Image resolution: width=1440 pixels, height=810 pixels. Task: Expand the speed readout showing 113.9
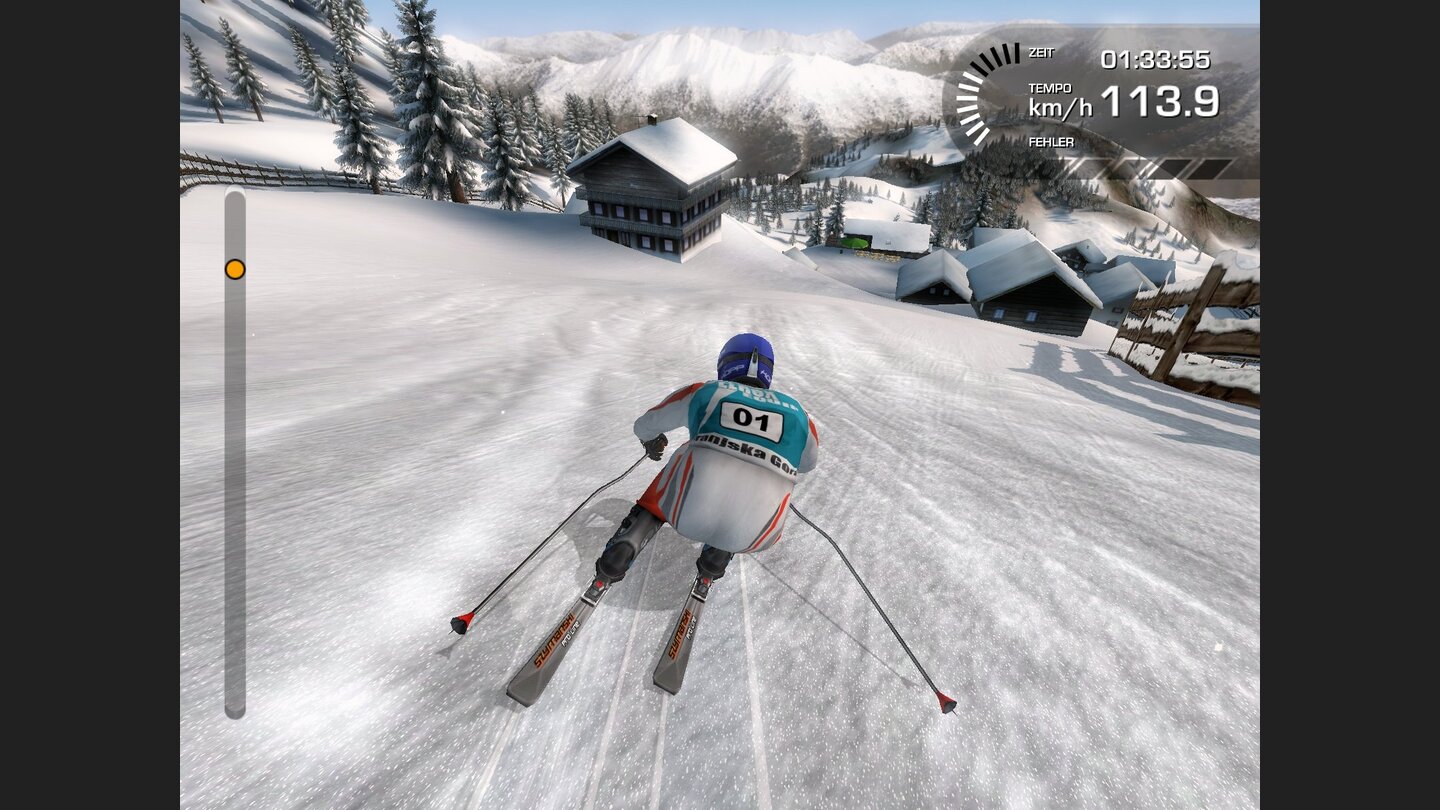[x=1162, y=100]
